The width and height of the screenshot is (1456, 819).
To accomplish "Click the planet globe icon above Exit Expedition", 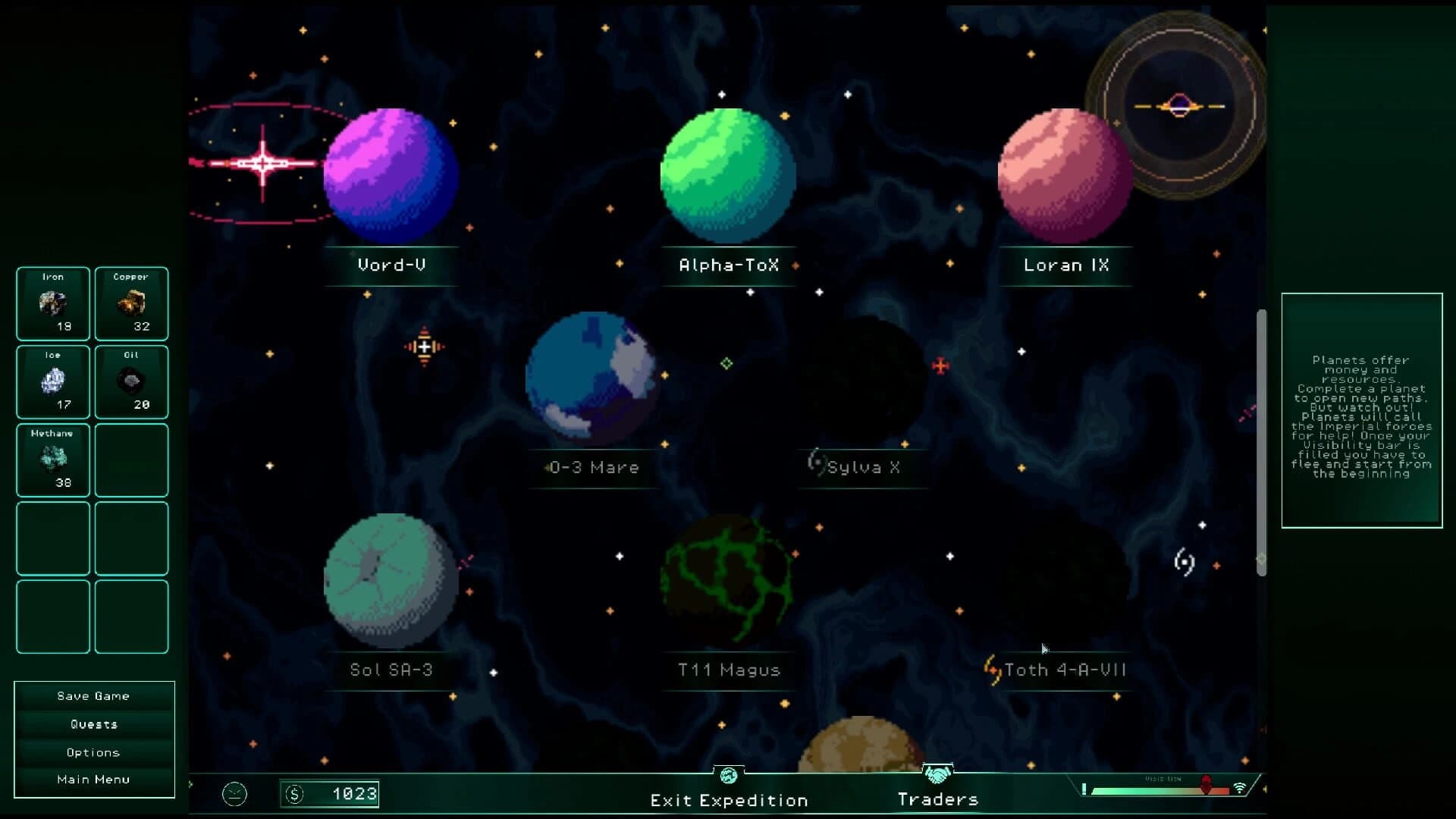I will point(729,775).
